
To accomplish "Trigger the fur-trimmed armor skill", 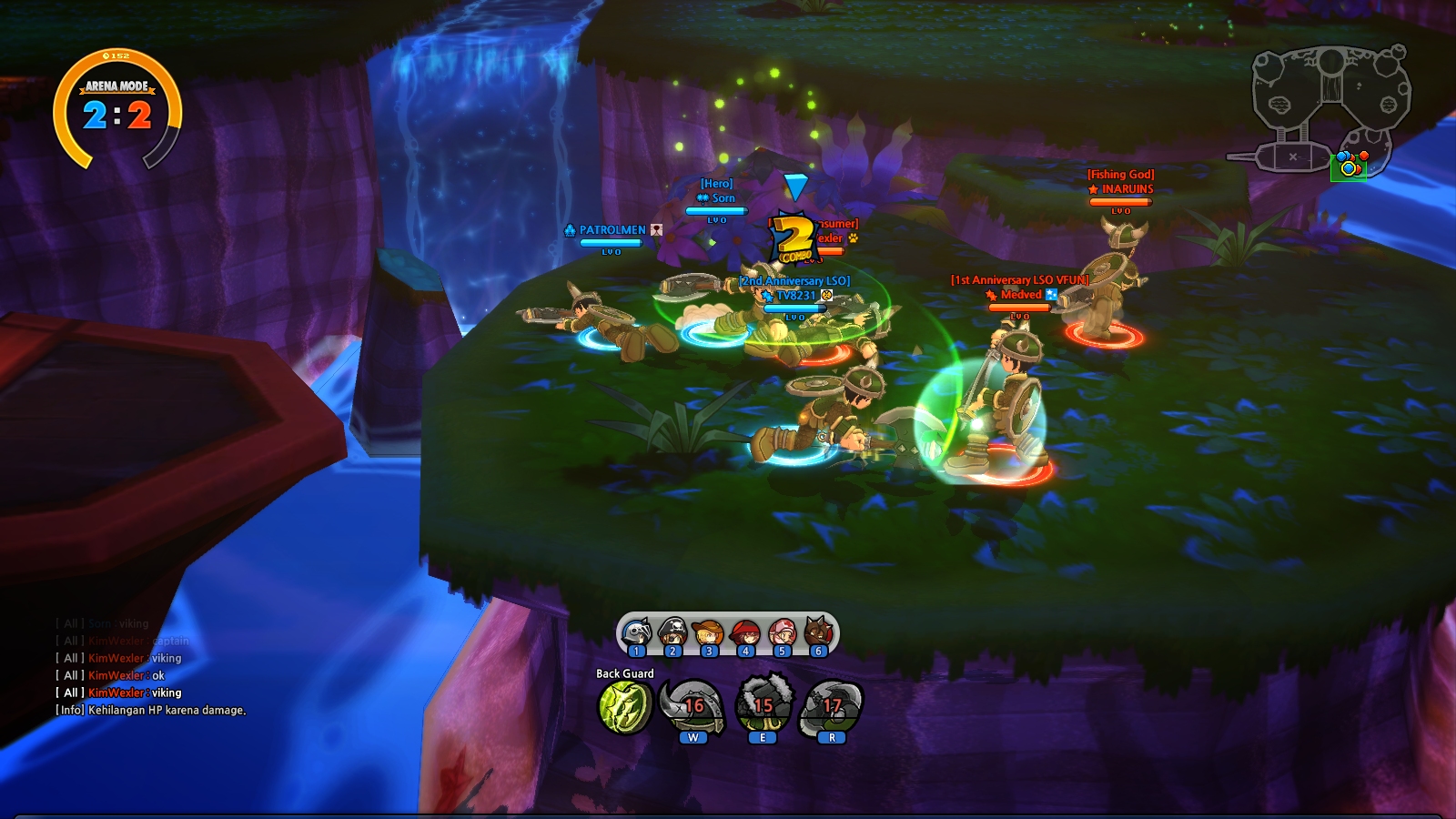I will click(763, 706).
